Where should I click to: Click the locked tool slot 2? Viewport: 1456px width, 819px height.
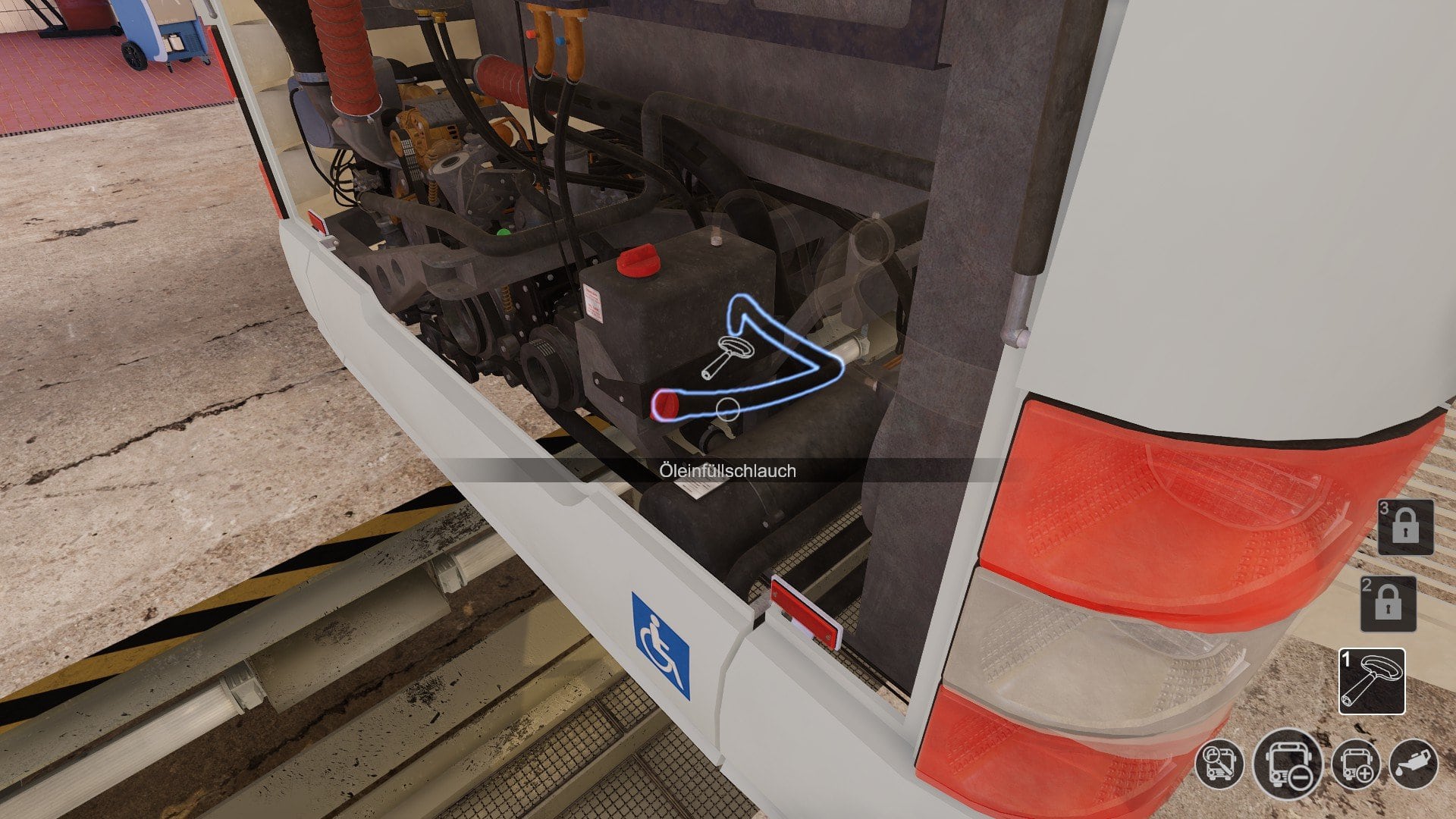tap(1388, 604)
